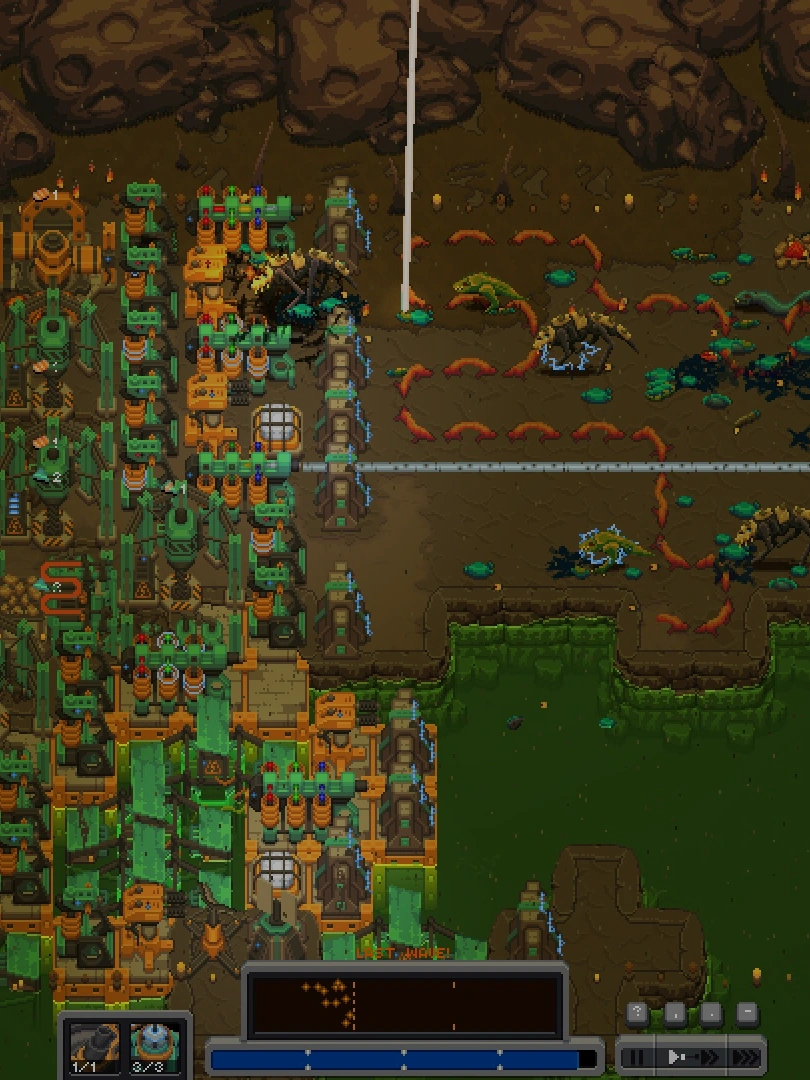Screen dimensions: 810x1080
Task: Click the comma key button
Action: click(x=674, y=1013)
